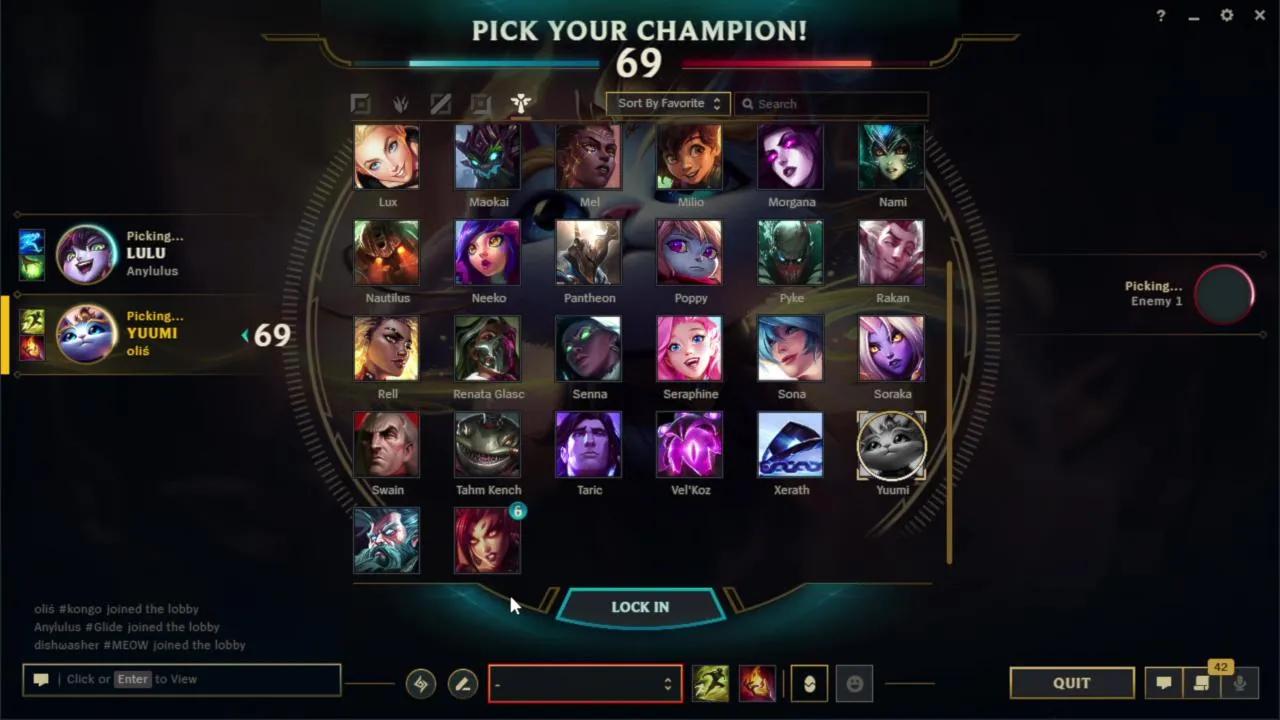The width and height of the screenshot is (1280, 720).
Task: Open the ward skin egg selector
Action: pos(808,683)
